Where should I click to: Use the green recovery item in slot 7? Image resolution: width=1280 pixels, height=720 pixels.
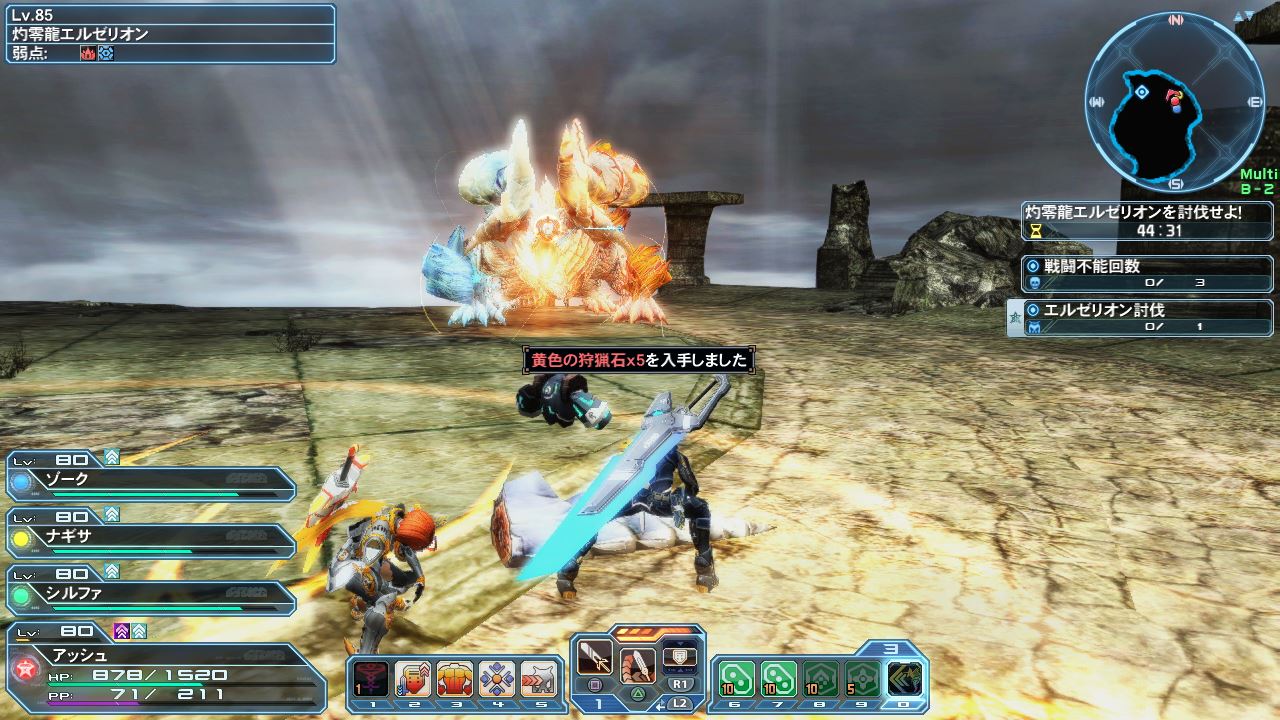[779, 679]
